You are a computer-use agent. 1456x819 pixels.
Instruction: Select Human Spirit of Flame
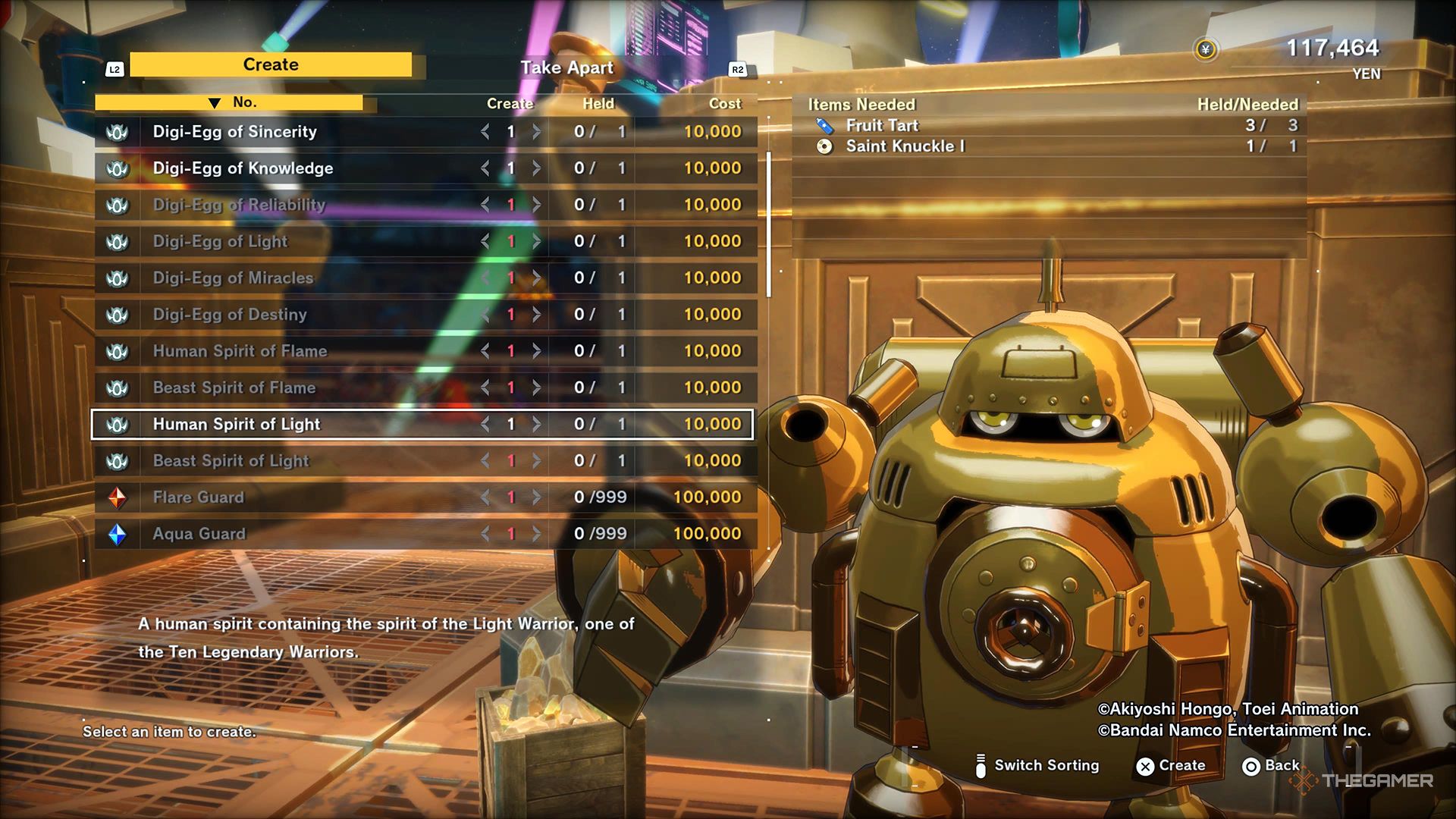[x=240, y=351]
